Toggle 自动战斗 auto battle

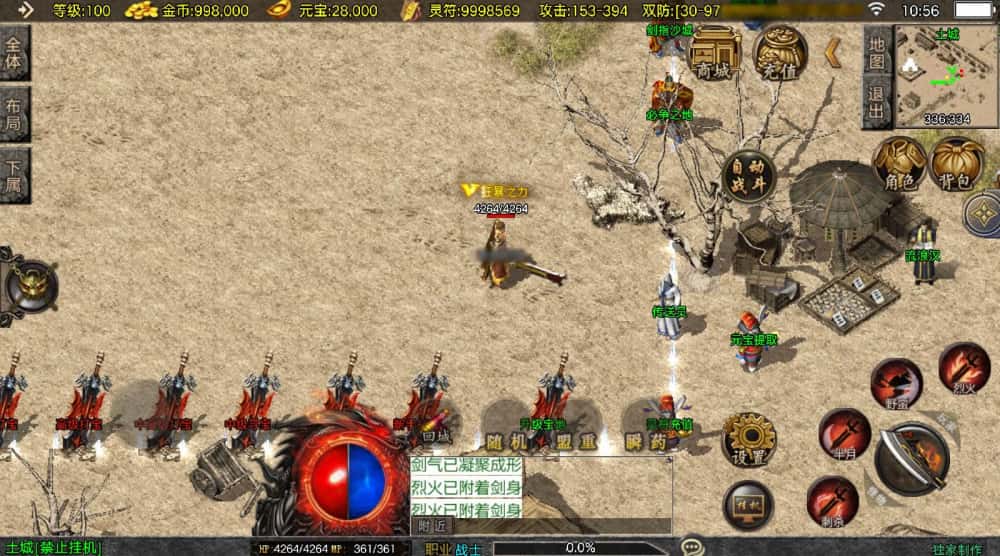click(748, 176)
